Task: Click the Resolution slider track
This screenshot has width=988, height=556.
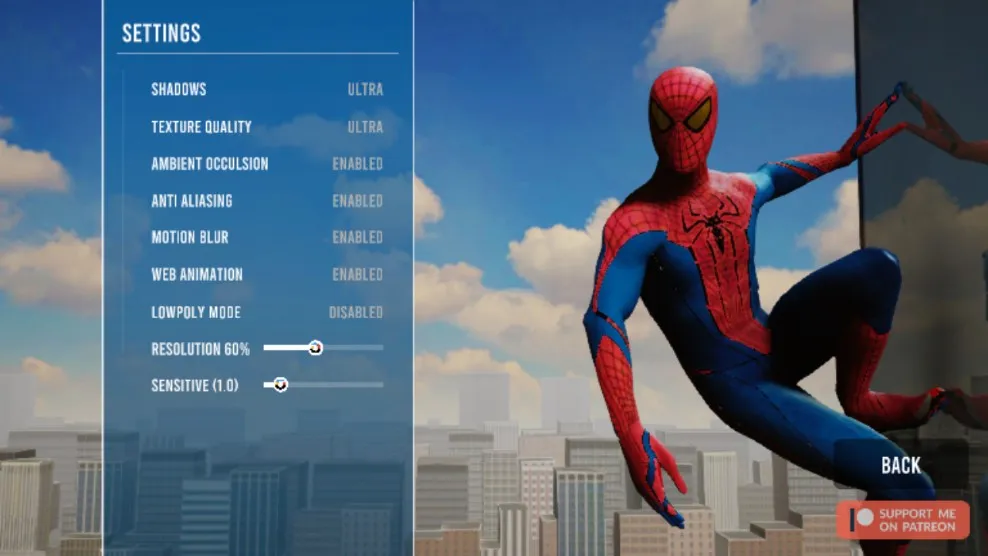Action: click(350, 348)
